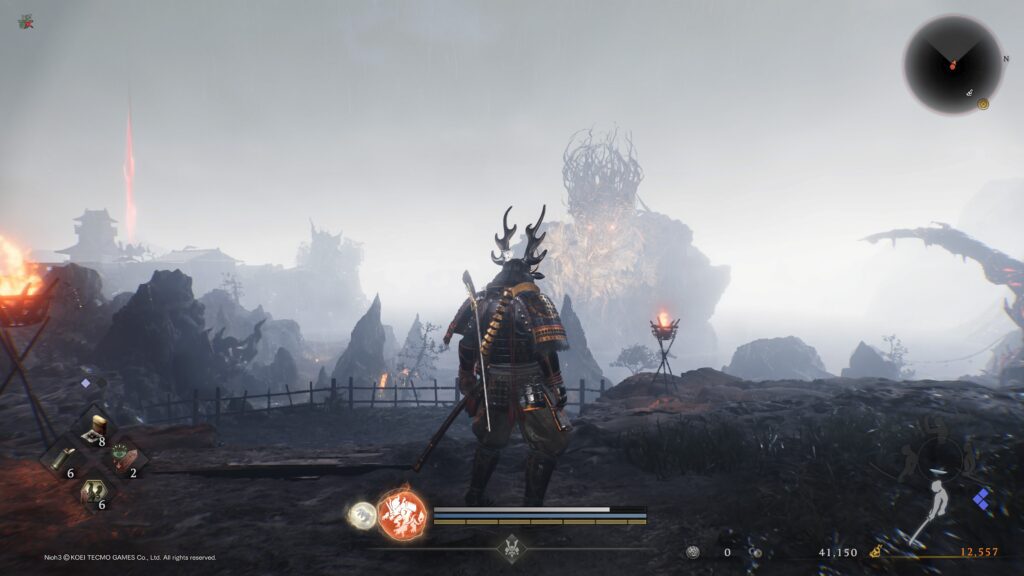This screenshot has height=576, width=1024.
Task: Select the top quick-item slot with 8 uses
Action: [x=94, y=428]
